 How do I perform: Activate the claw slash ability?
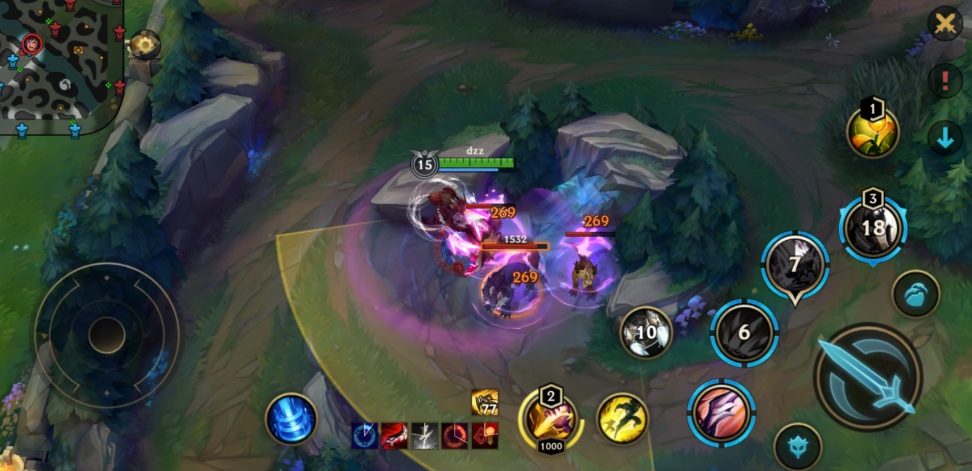[x=720, y=412]
